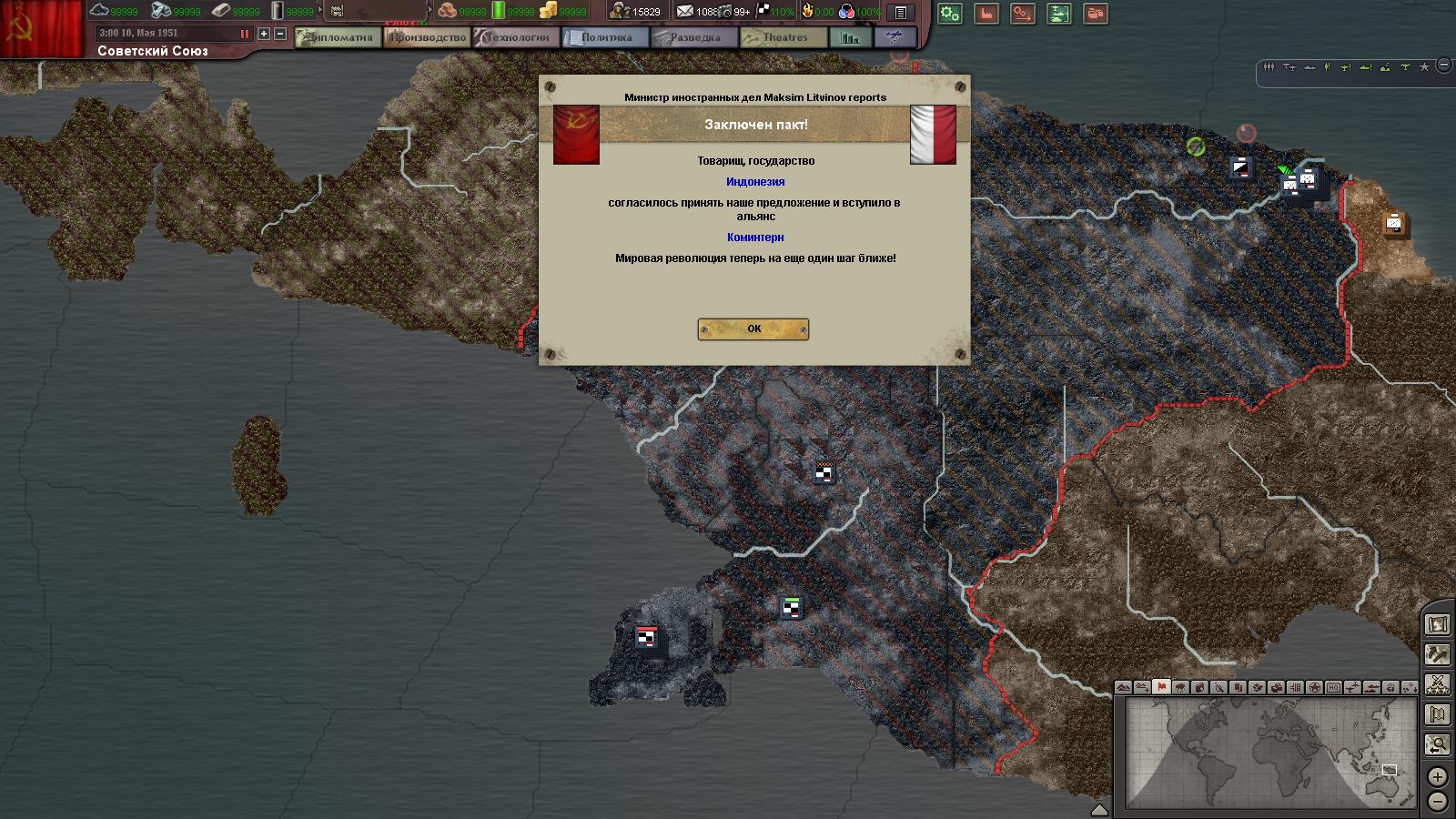Confirm the pact dialog with OK
Viewport: 1456px width, 819px height.
coord(753,329)
